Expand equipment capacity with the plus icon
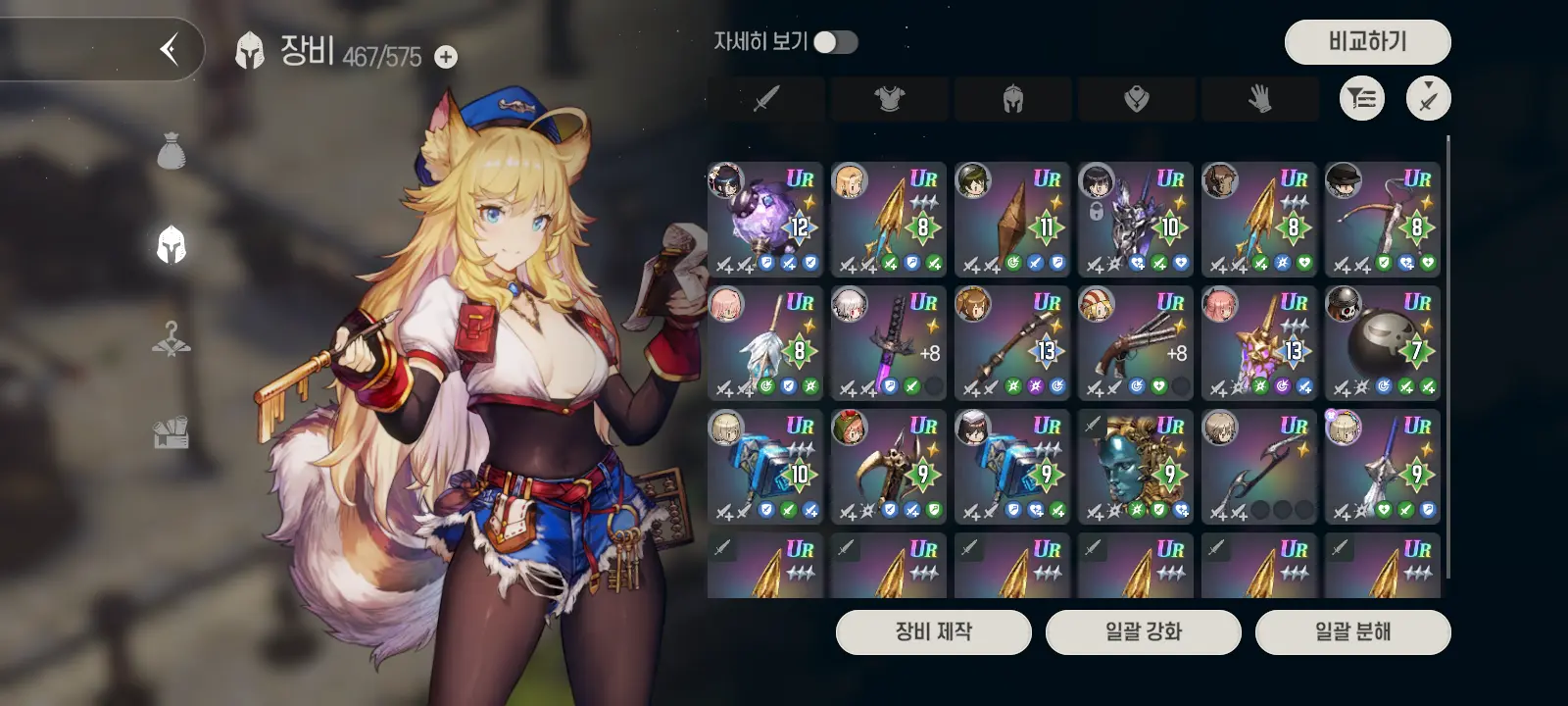This screenshot has width=1568, height=706. (x=446, y=57)
